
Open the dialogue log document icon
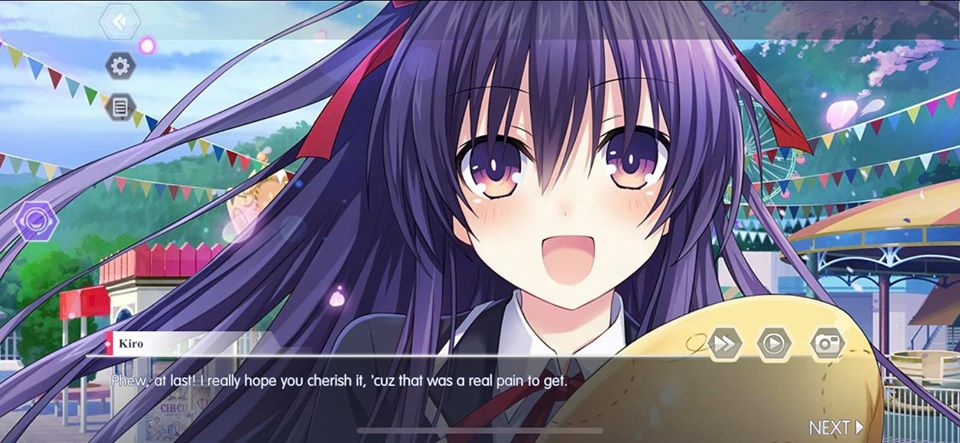pyautogui.click(x=120, y=106)
